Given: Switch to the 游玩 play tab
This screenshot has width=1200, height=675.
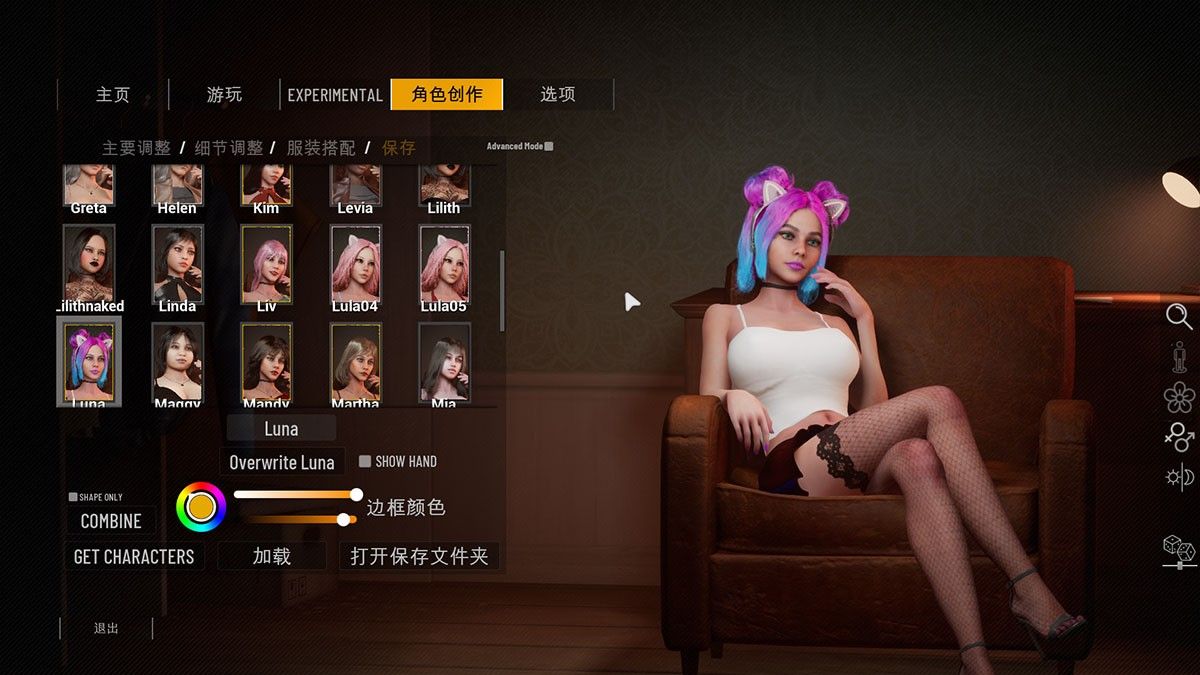Looking at the screenshot, I should [224, 95].
